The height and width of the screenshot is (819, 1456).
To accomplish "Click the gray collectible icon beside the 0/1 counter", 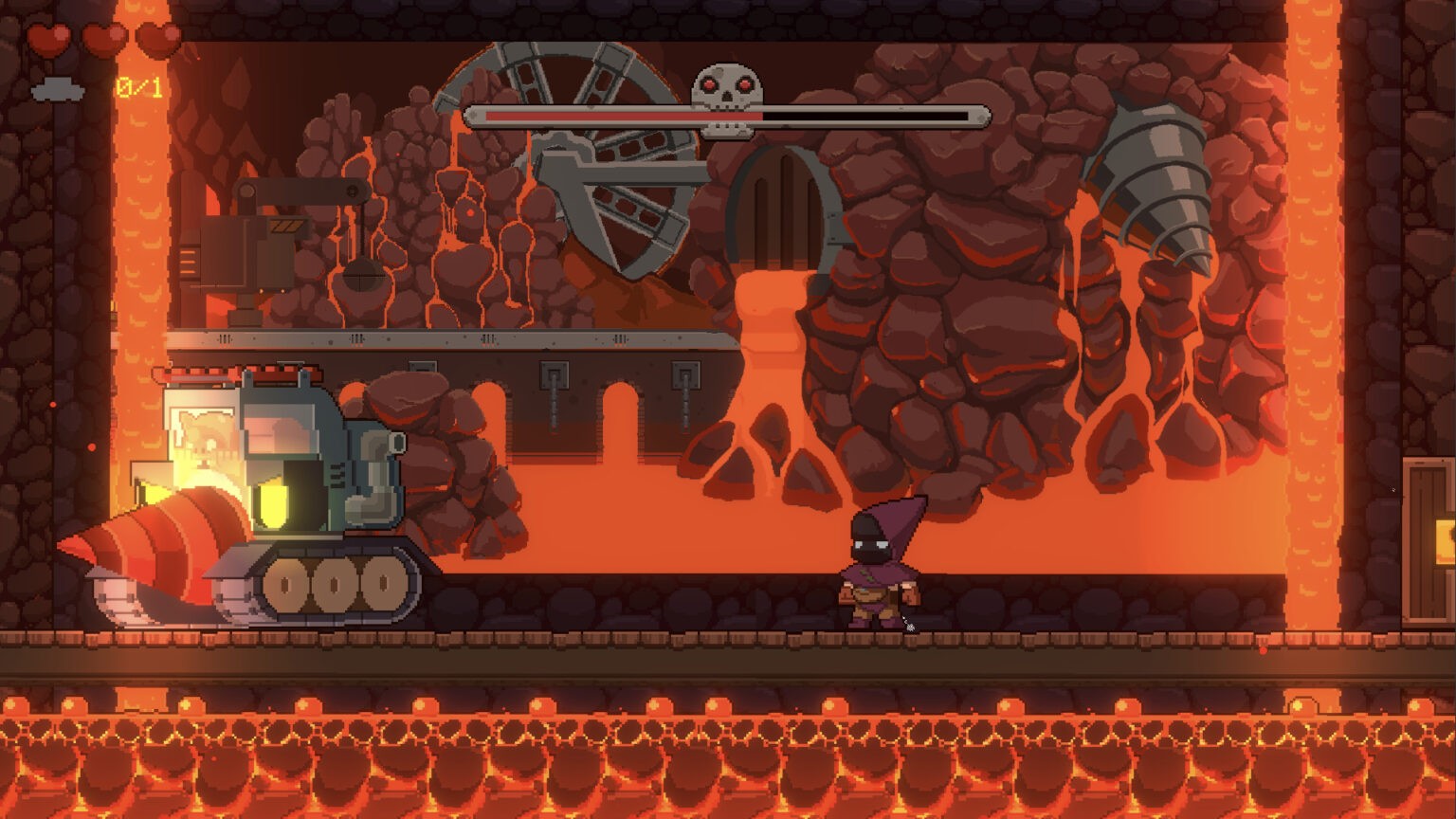I will coord(58,90).
